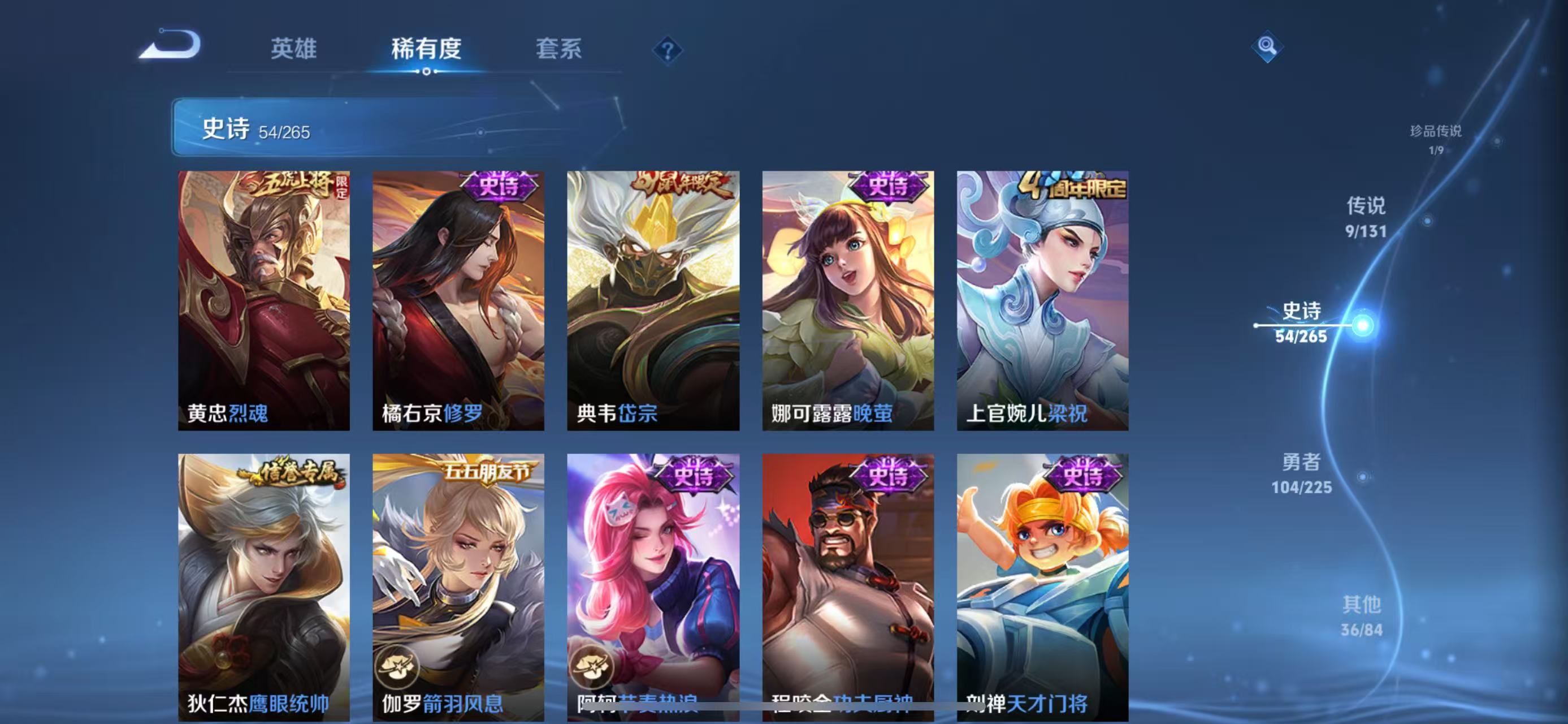Switch to the 套系 tab
This screenshot has height=724, width=1568.
tap(558, 50)
